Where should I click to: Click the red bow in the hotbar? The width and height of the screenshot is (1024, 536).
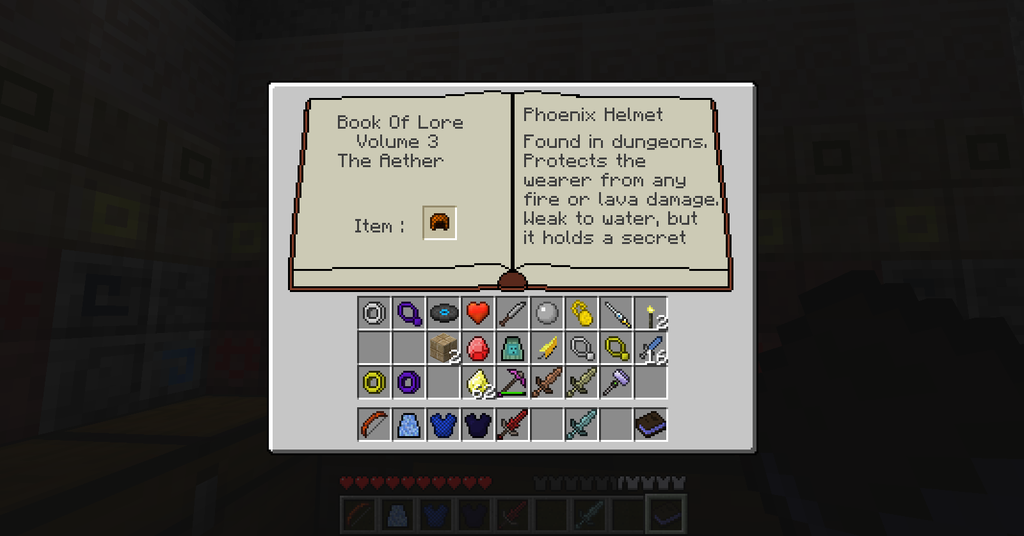375,424
